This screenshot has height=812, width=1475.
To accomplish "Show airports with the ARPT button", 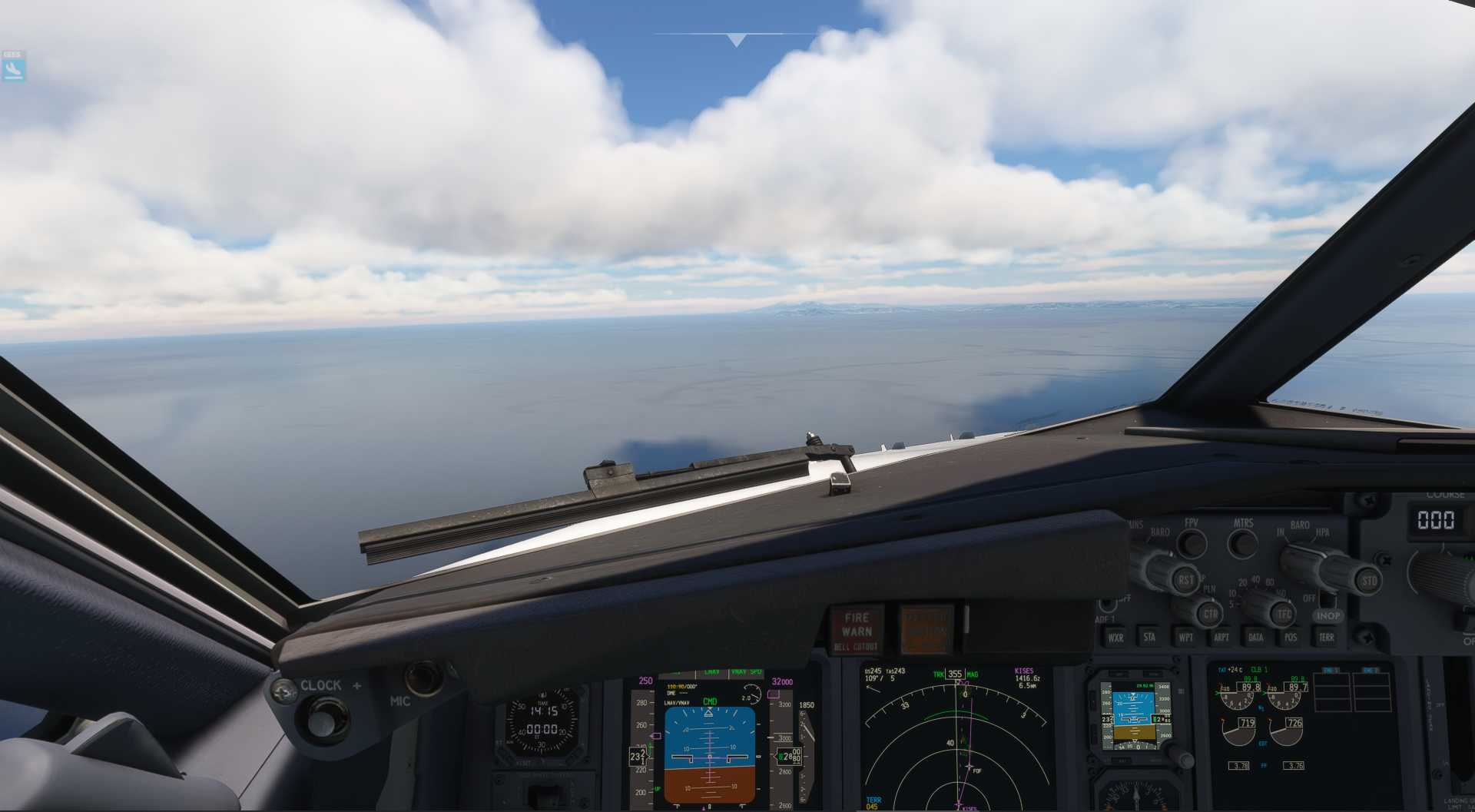I will pyautogui.click(x=1221, y=637).
